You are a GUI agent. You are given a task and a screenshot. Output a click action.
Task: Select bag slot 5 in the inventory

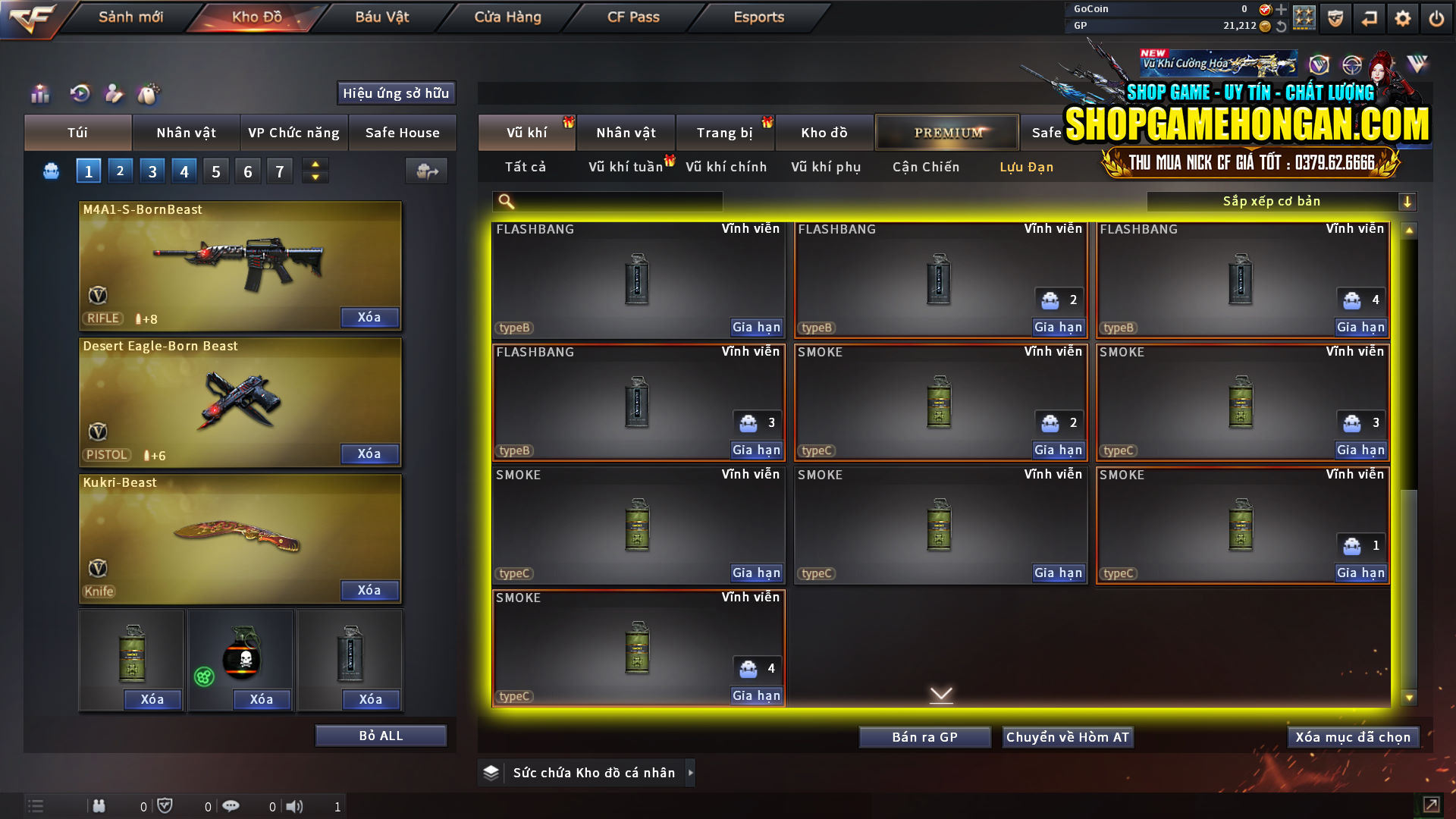point(215,171)
